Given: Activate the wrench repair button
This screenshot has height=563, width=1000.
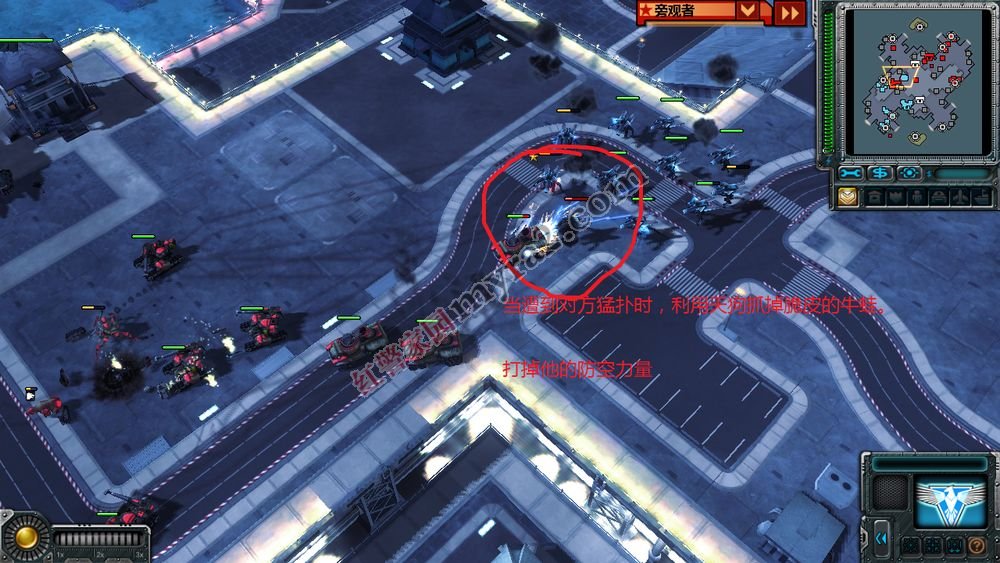Looking at the screenshot, I should [x=851, y=173].
